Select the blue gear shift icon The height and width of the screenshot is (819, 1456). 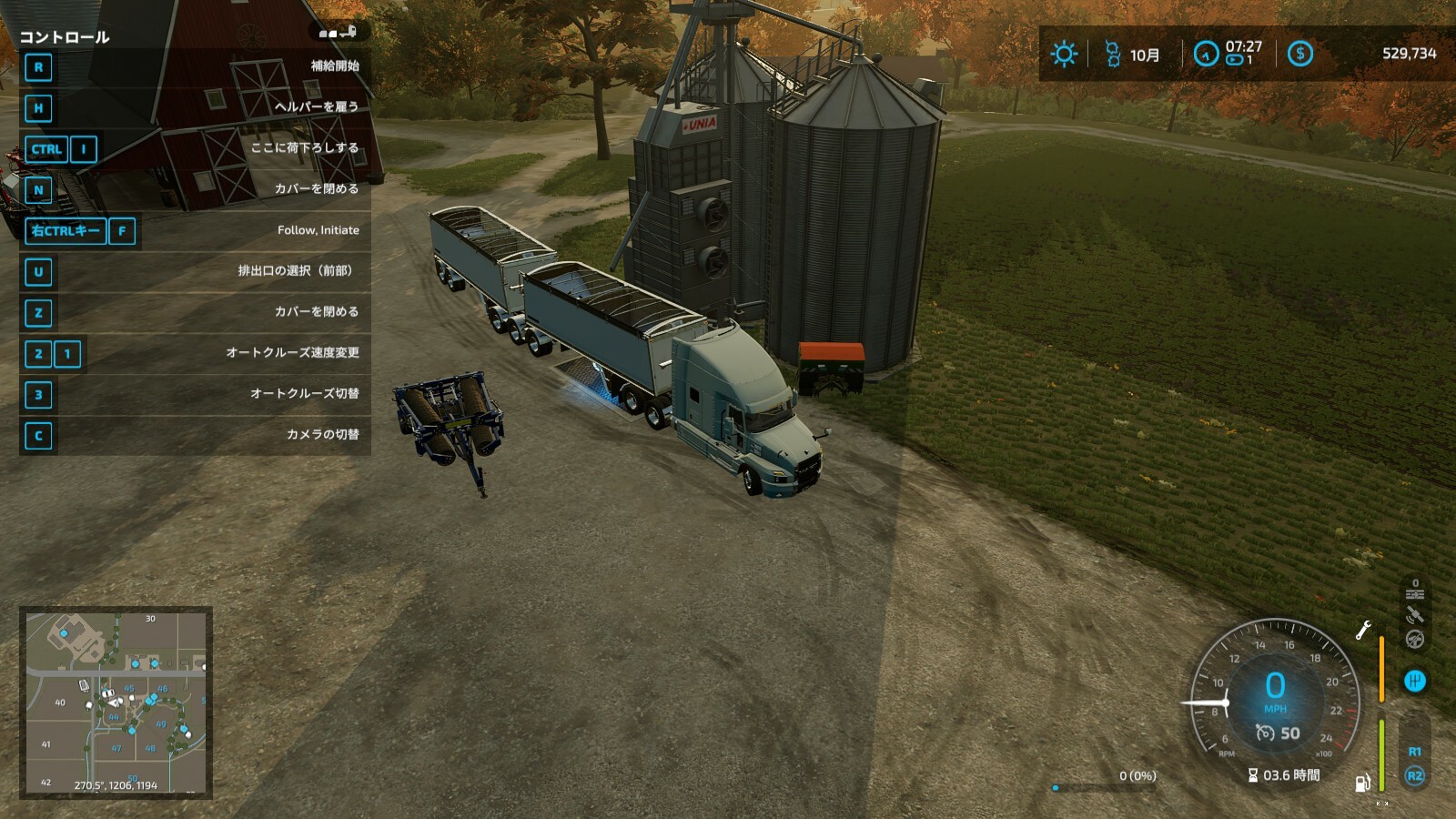click(1415, 681)
